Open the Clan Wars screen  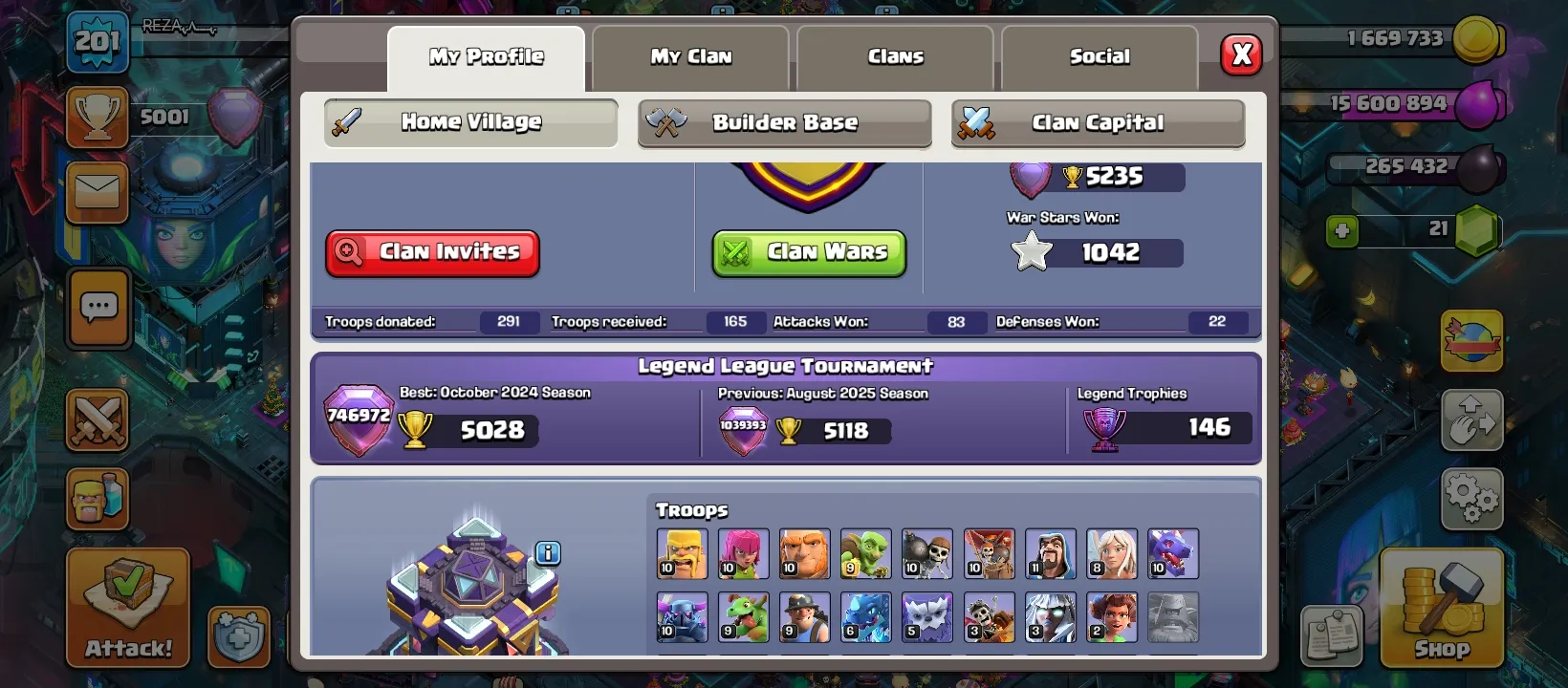point(809,252)
